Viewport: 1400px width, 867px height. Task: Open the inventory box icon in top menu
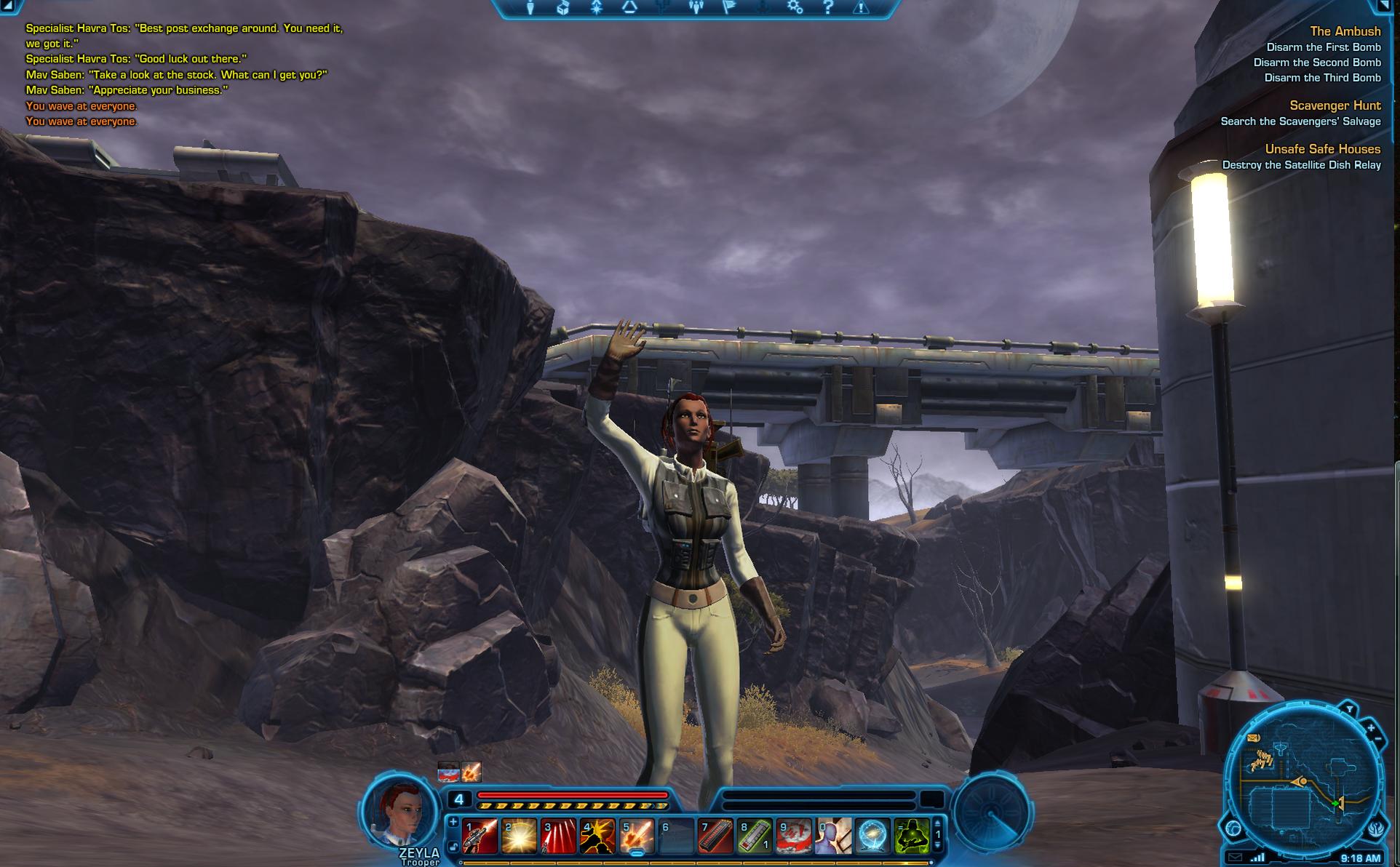[562, 8]
